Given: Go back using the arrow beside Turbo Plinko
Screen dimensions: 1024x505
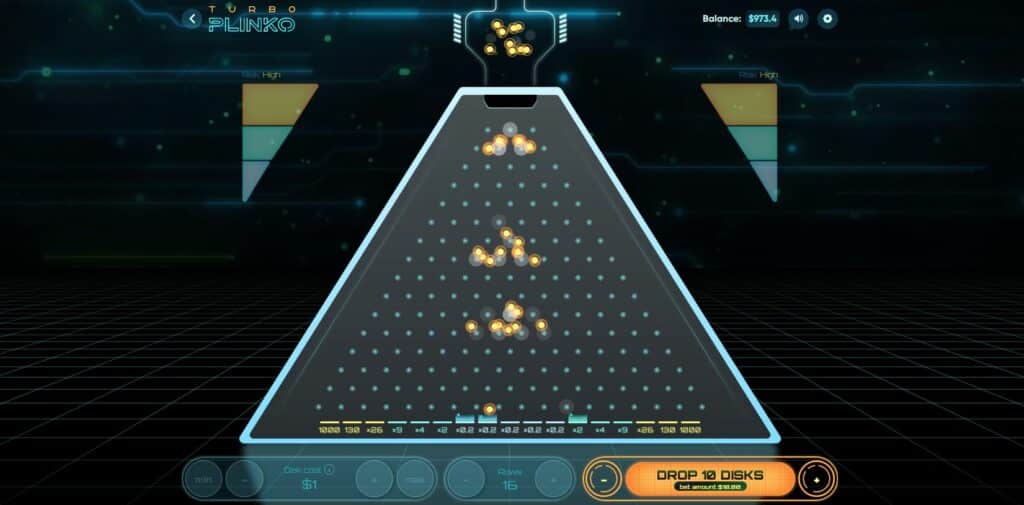Looking at the screenshot, I should pos(193,19).
